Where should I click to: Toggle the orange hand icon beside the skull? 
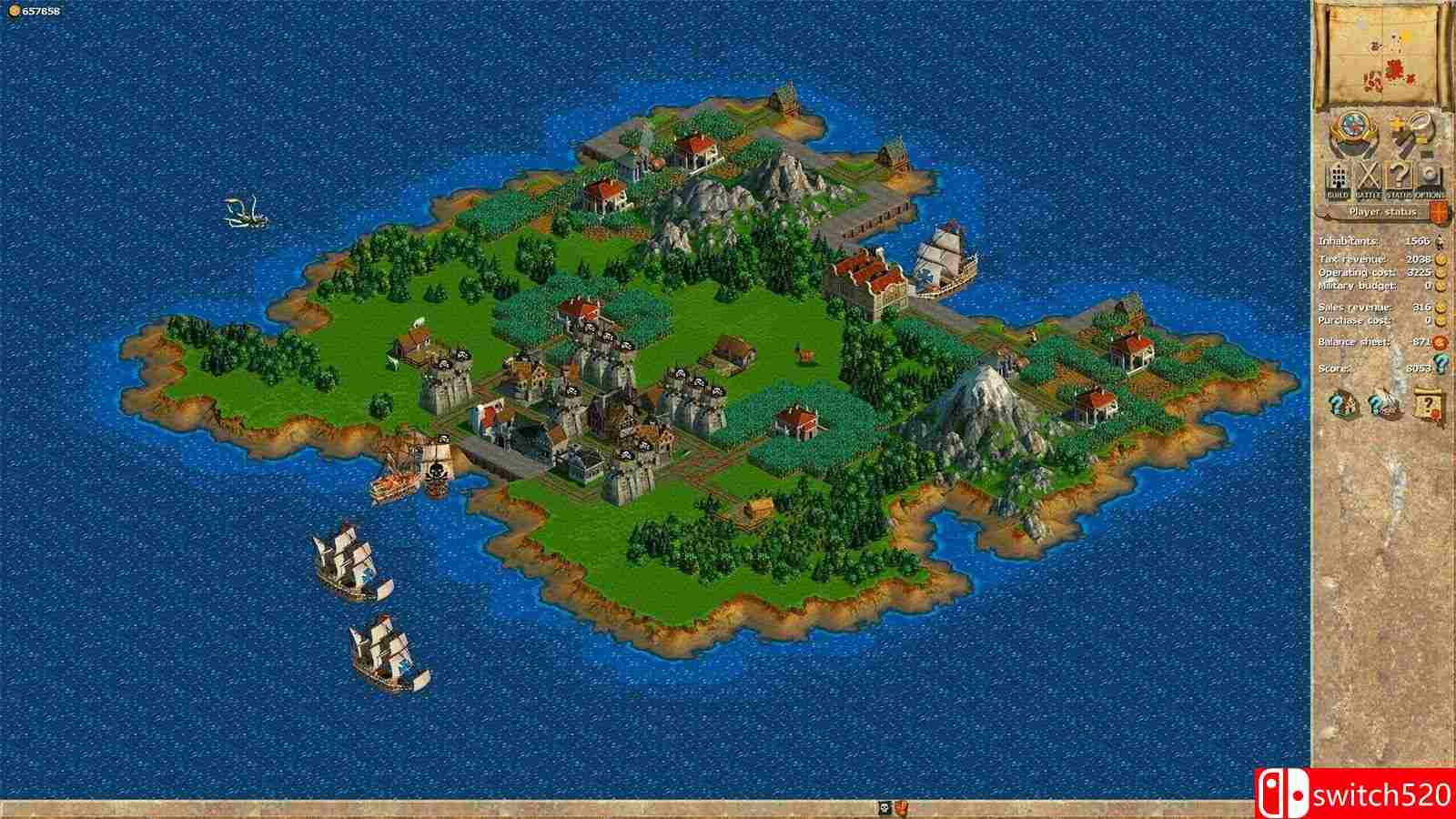[x=901, y=808]
